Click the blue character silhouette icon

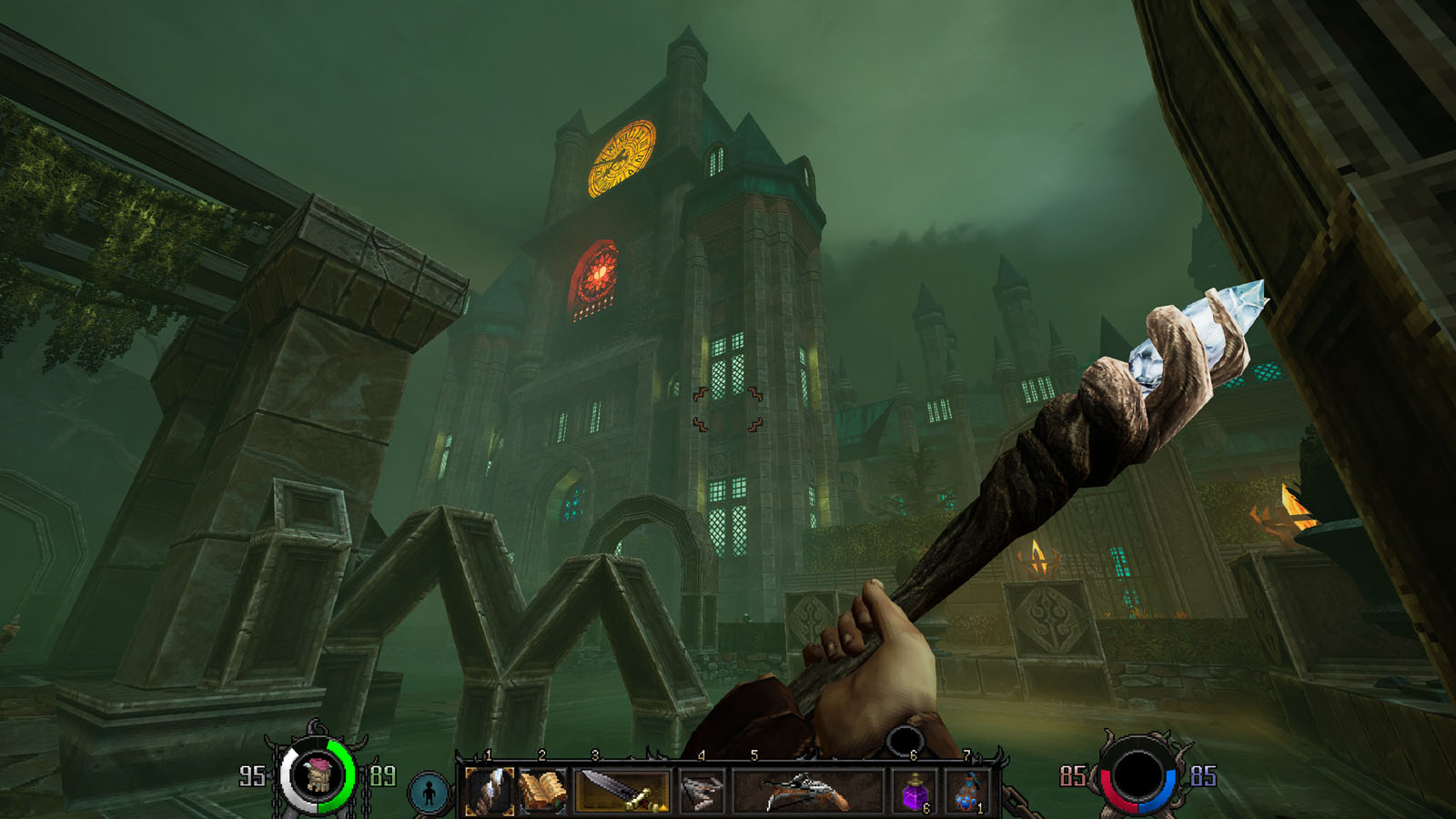point(429,793)
